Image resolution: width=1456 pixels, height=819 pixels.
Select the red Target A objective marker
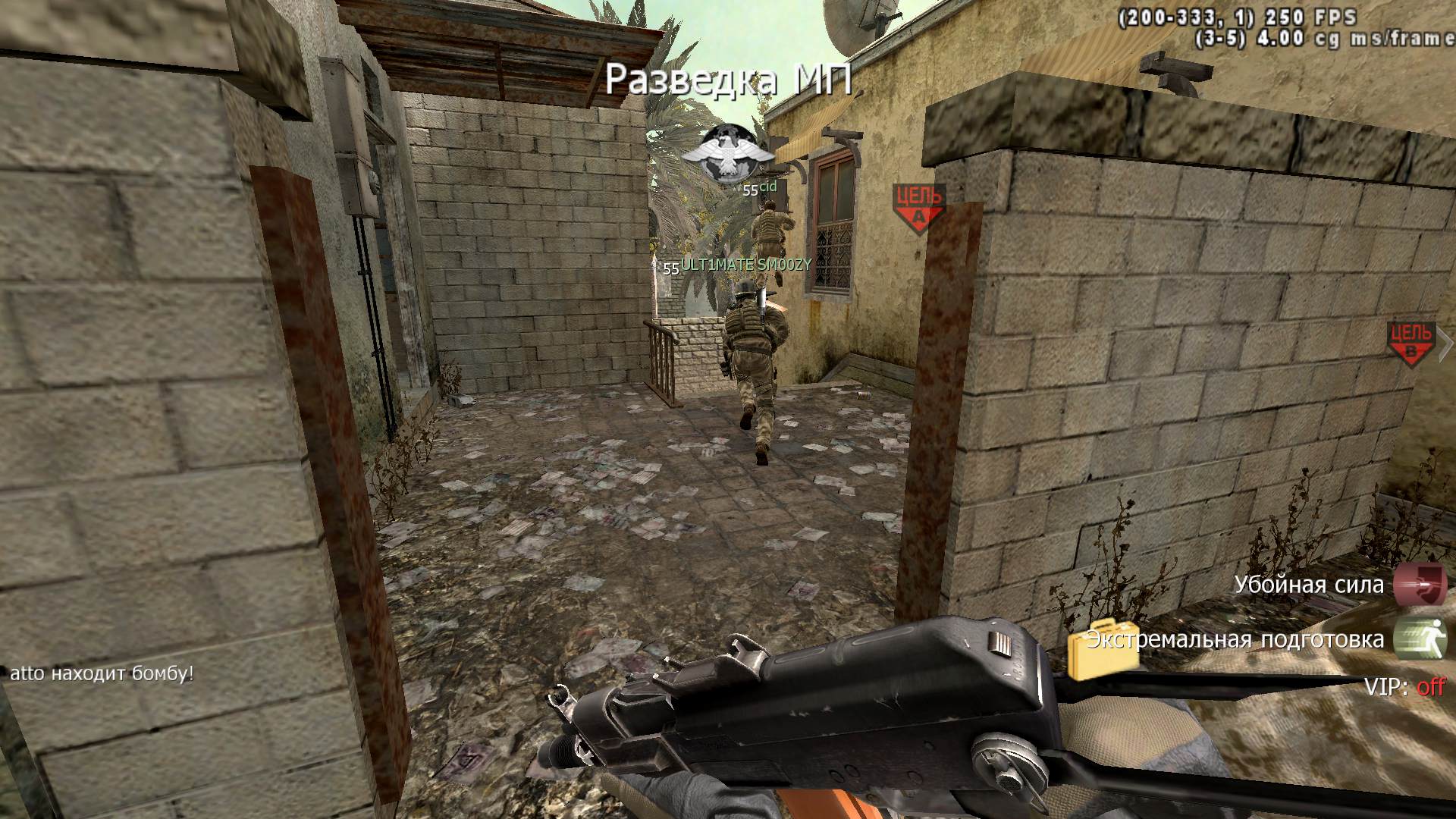tap(919, 207)
